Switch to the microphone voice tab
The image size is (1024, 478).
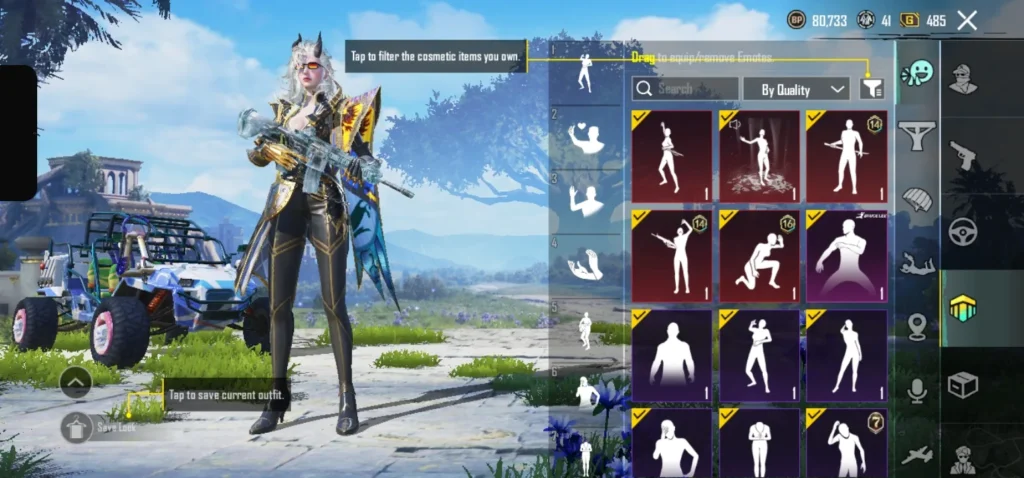(916, 392)
